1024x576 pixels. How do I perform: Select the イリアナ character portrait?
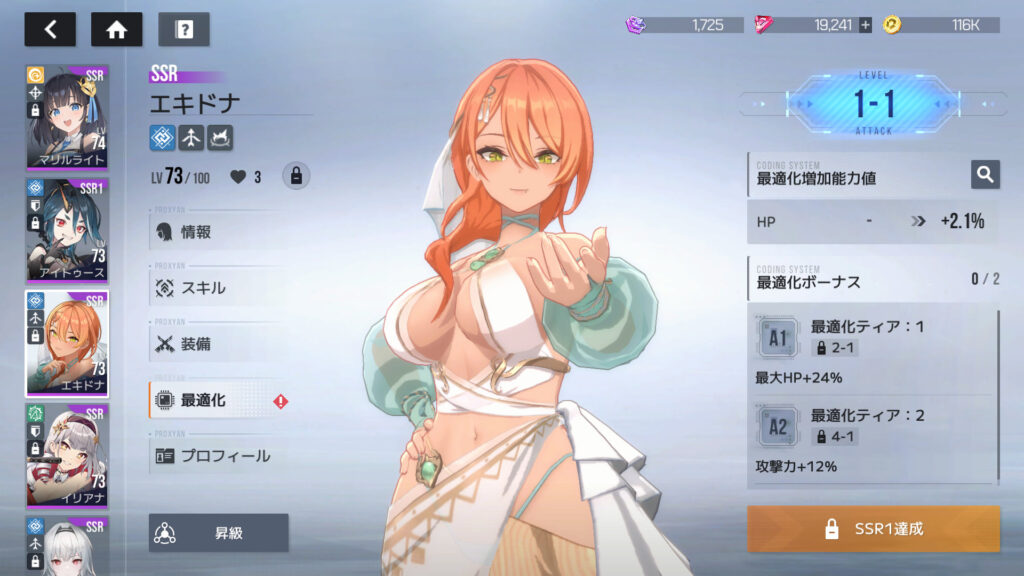(x=67, y=455)
